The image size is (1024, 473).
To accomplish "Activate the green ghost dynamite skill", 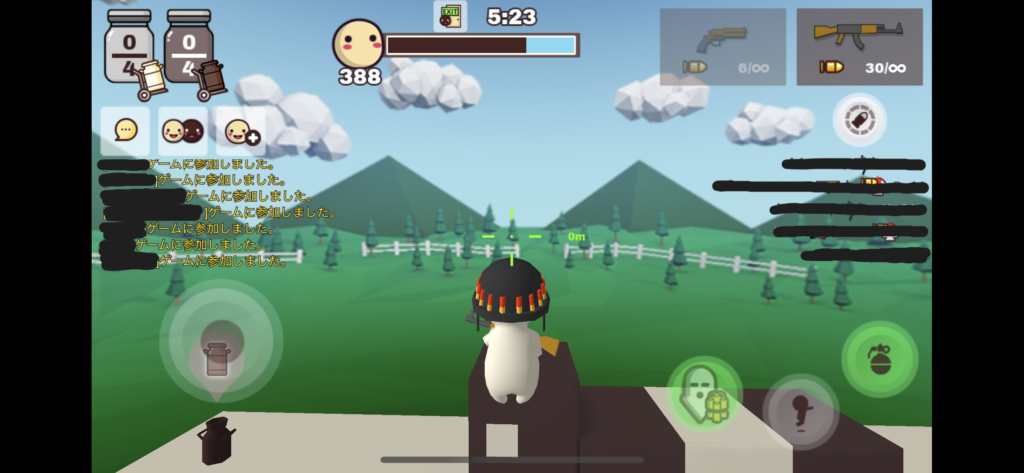I will click(x=704, y=394).
